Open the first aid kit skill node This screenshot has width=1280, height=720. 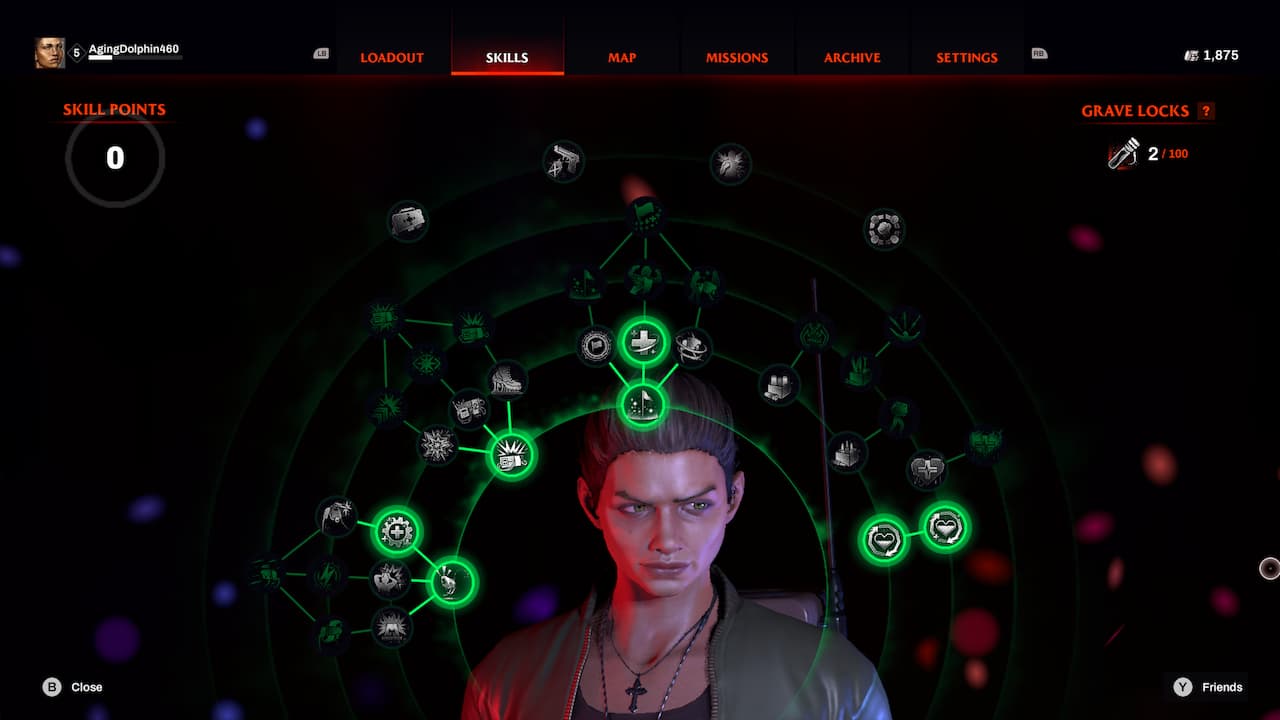pos(410,221)
